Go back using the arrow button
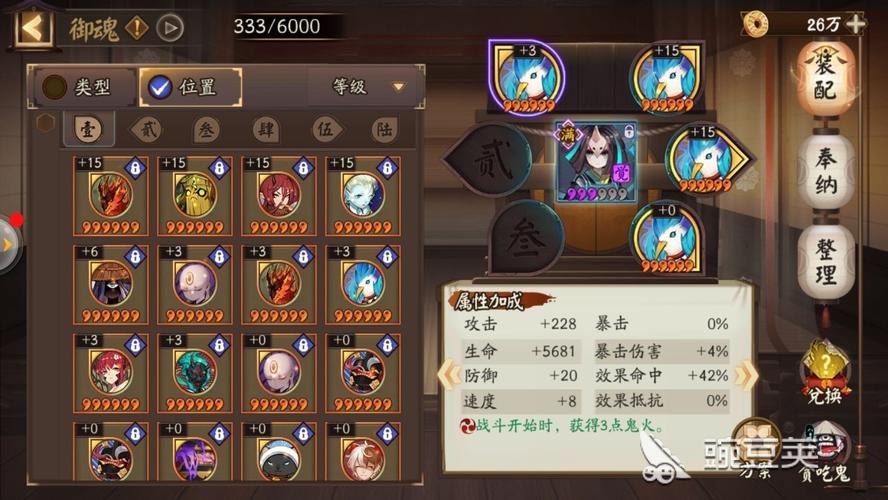 [33, 27]
